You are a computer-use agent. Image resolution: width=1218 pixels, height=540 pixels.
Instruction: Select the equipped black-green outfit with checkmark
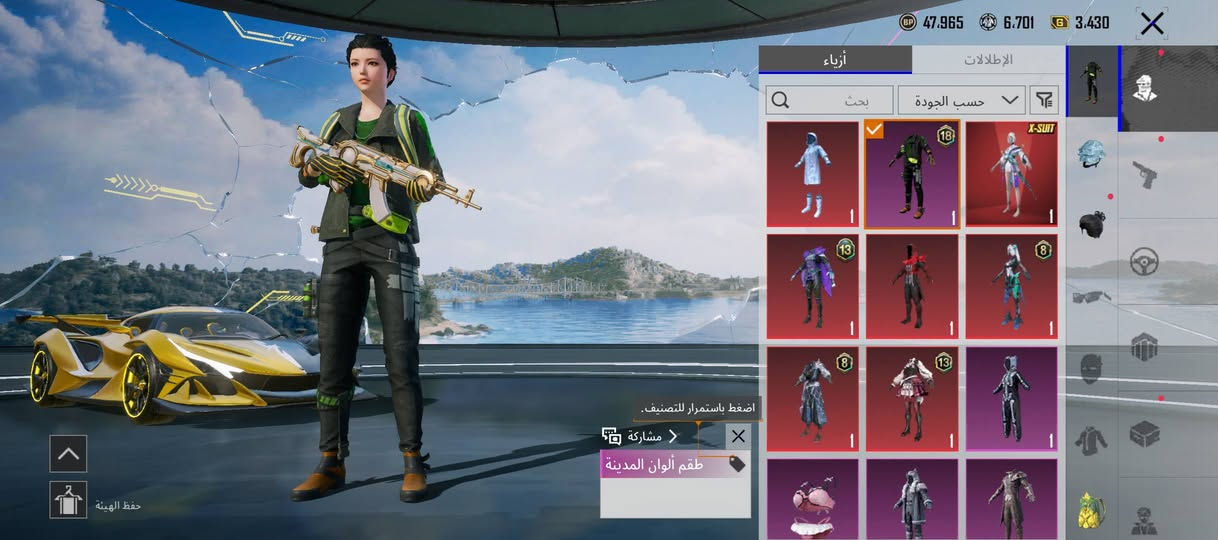click(x=911, y=175)
